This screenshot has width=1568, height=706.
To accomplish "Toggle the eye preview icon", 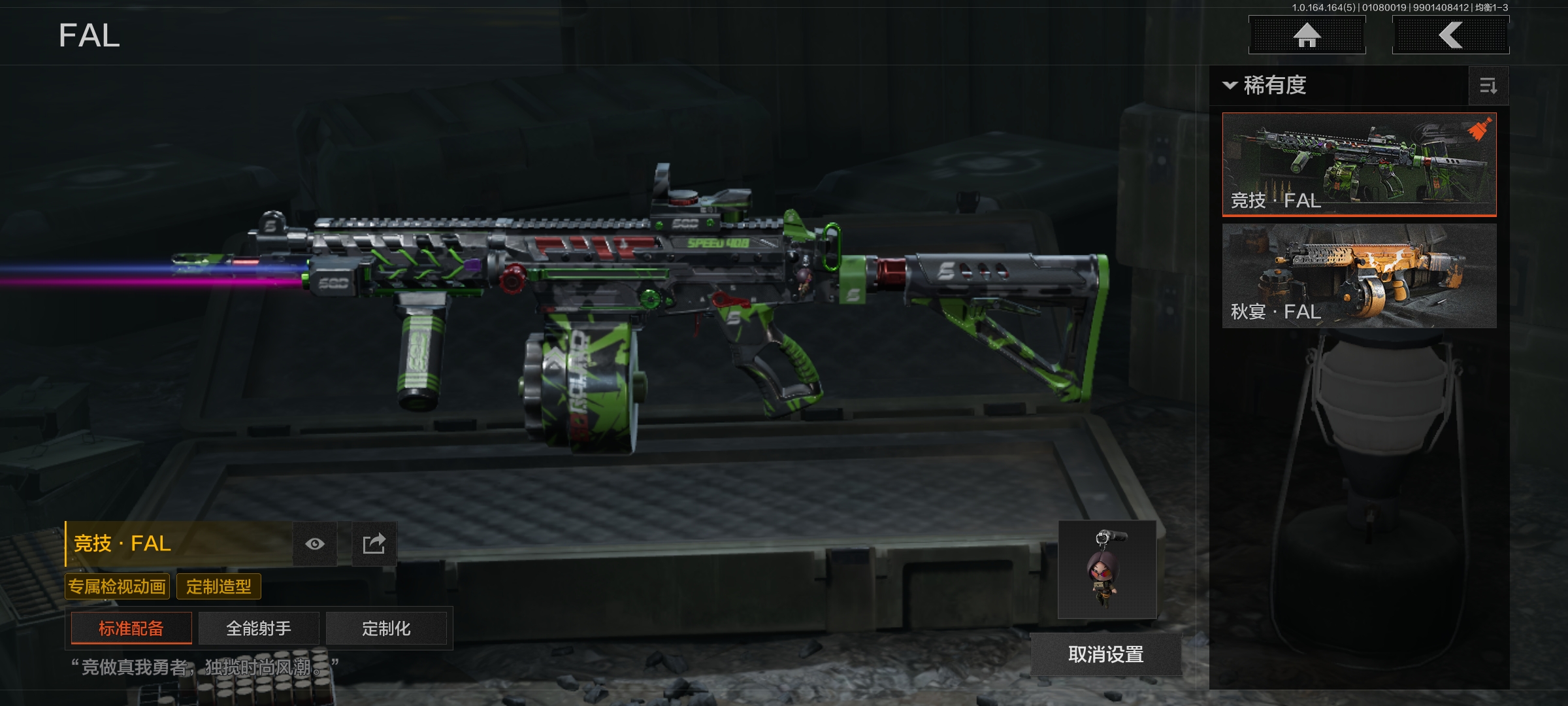I will point(315,544).
